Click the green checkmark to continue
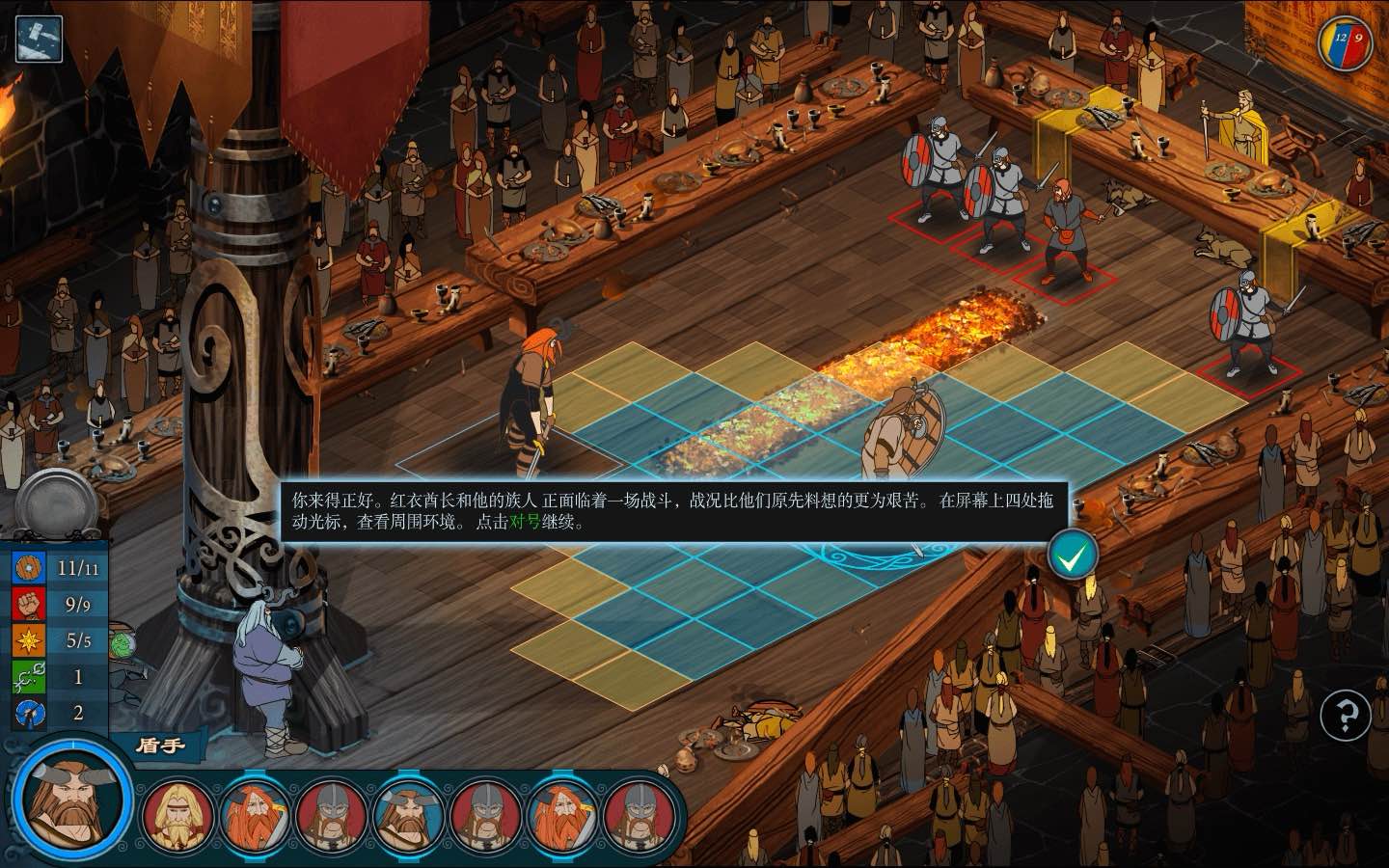This screenshot has height=868, width=1389. [1075, 552]
